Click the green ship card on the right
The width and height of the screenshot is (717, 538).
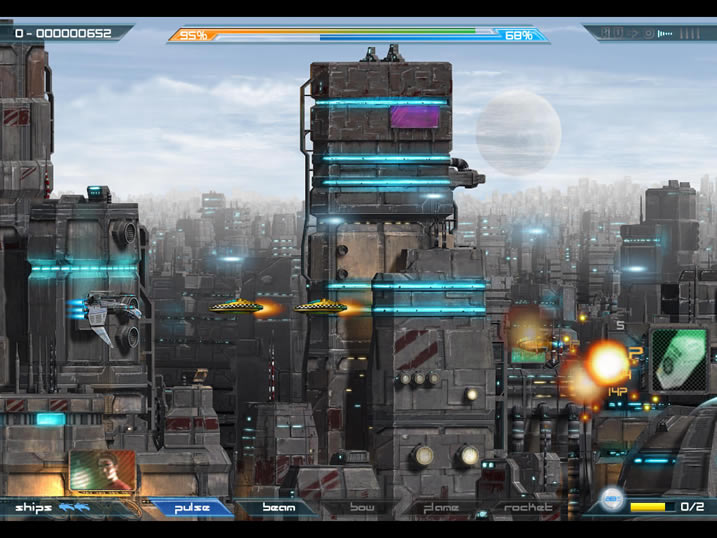click(679, 360)
